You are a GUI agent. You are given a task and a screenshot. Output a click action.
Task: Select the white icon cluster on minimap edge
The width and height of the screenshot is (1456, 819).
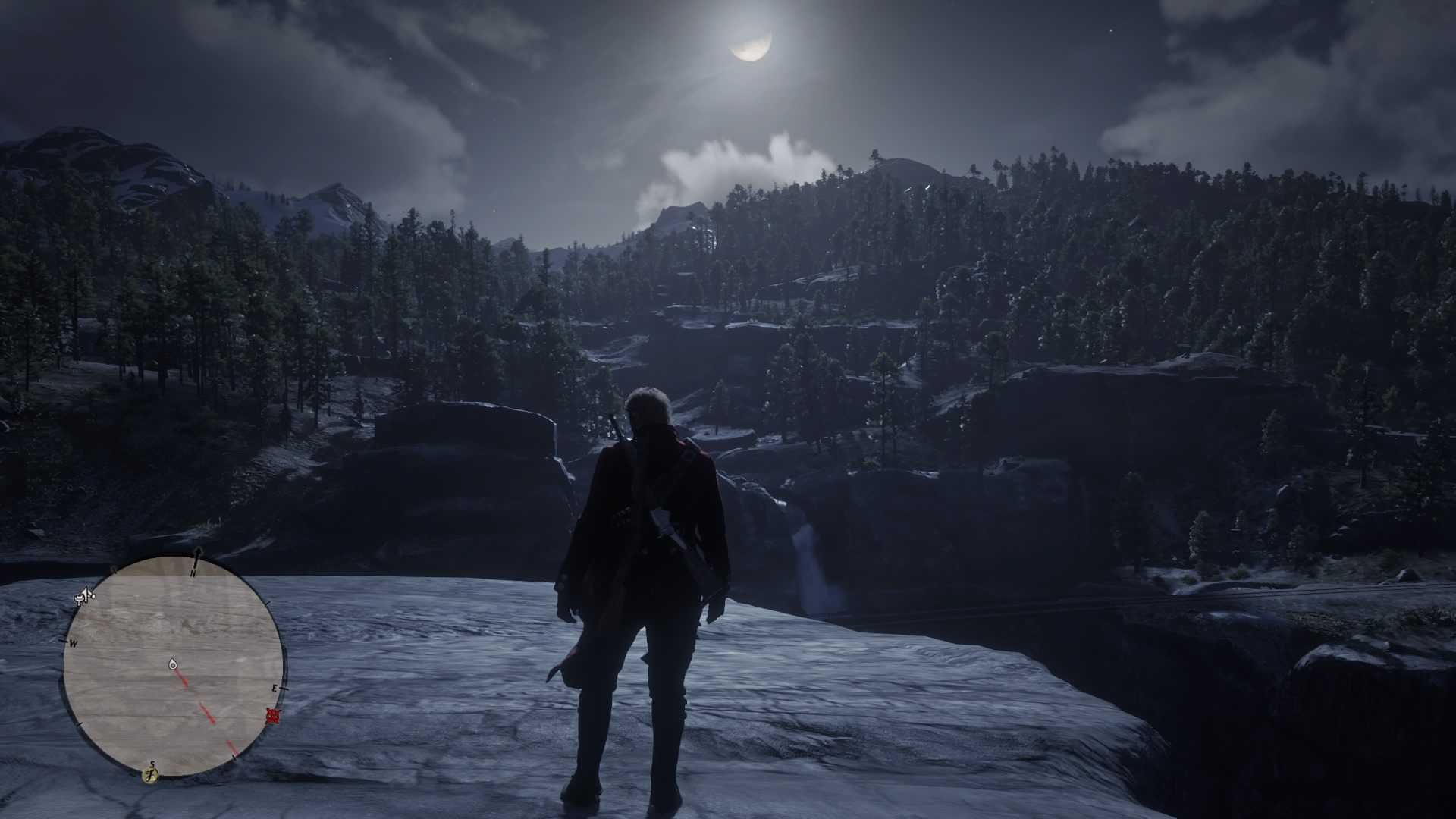click(84, 598)
